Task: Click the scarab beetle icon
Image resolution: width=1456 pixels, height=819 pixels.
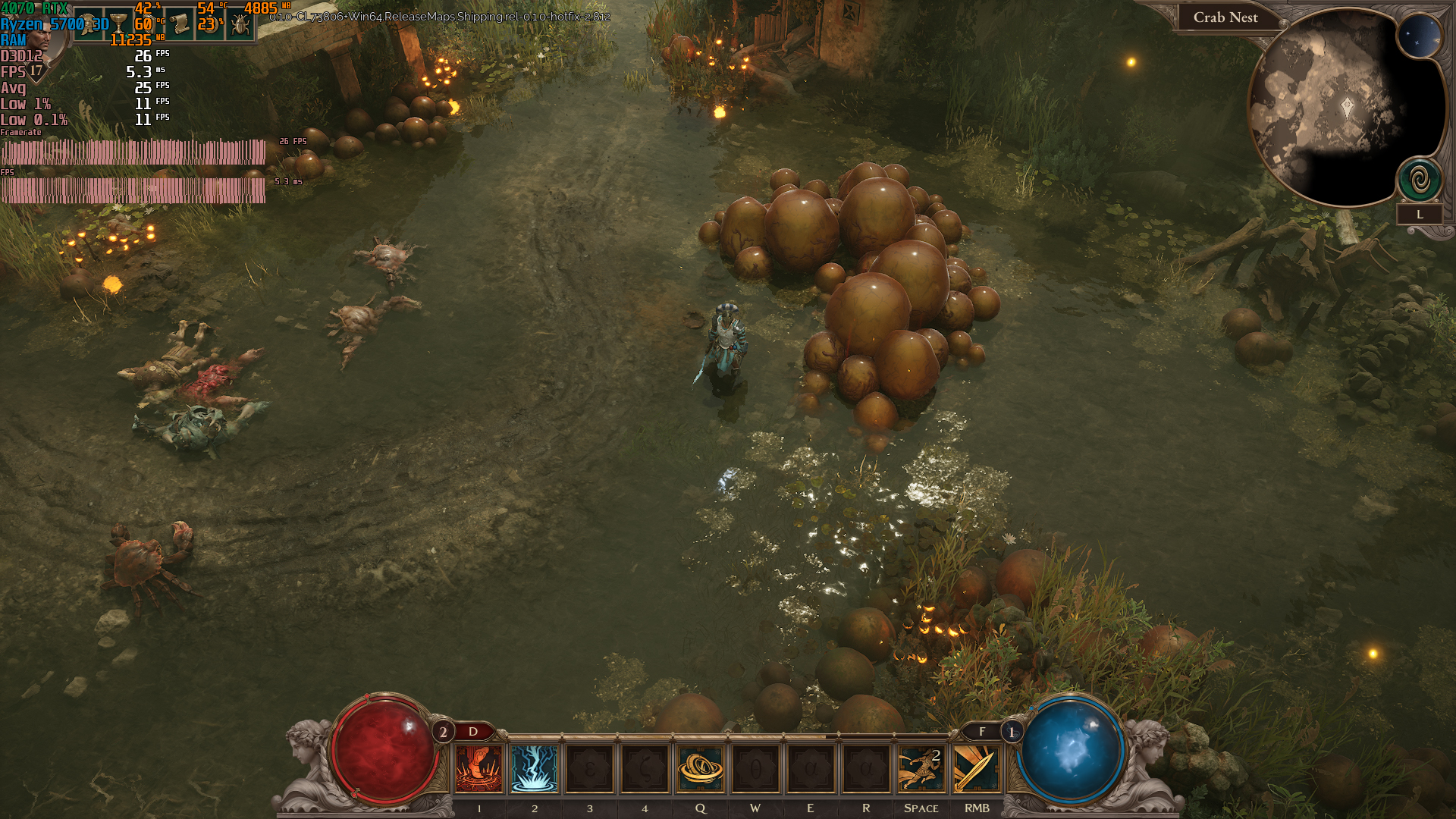Action: [240, 24]
